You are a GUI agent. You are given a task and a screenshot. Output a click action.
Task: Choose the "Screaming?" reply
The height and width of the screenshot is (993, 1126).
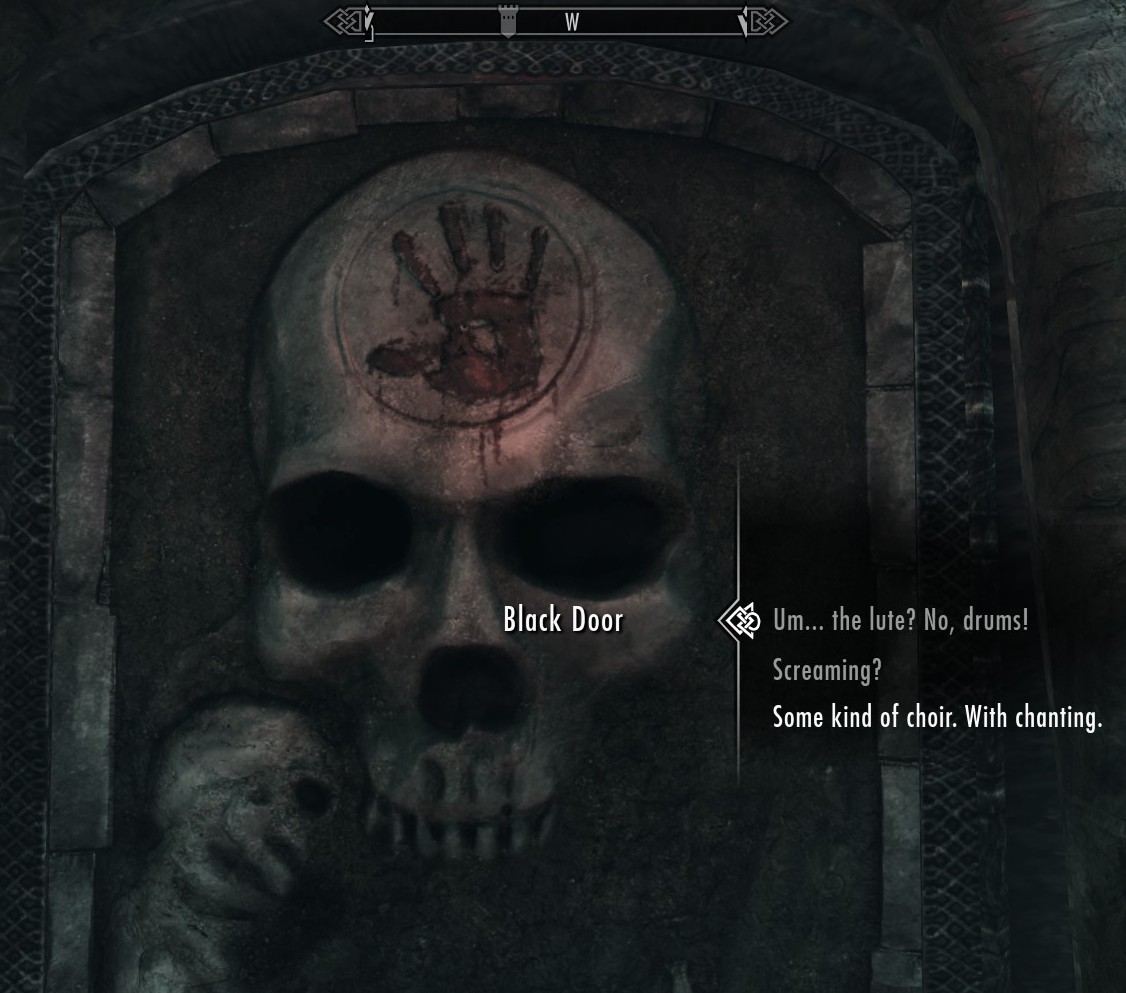(x=827, y=670)
